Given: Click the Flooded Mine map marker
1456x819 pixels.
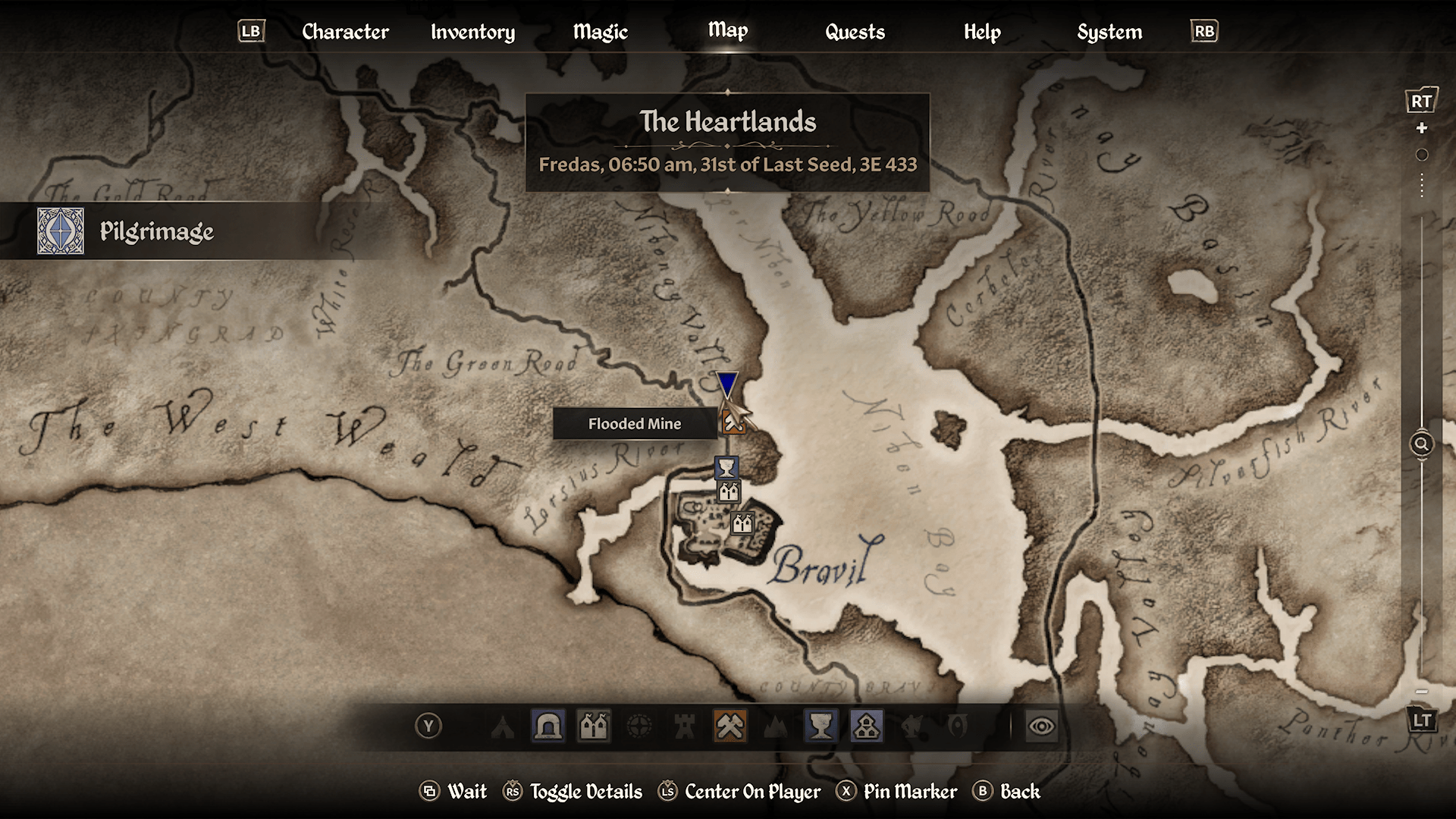Looking at the screenshot, I should [x=733, y=422].
